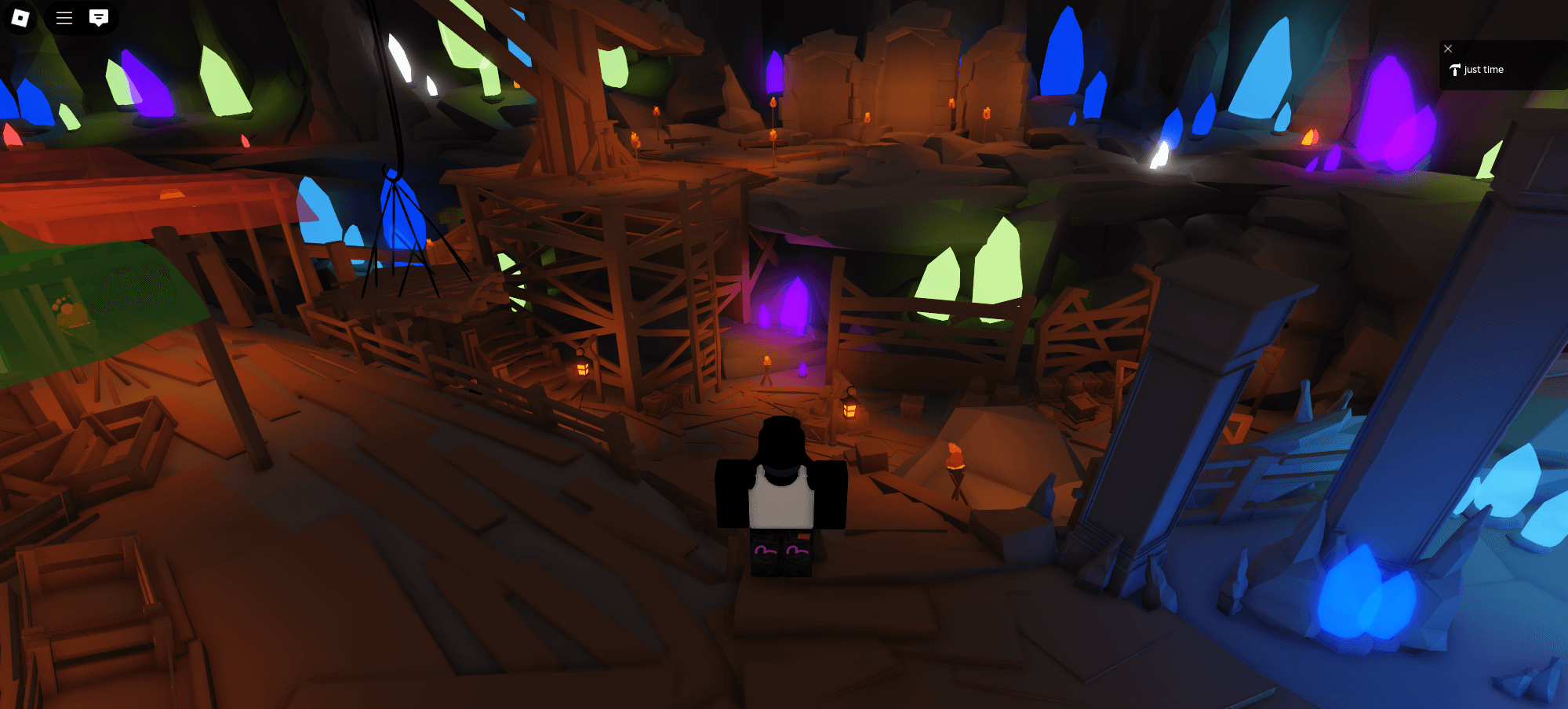The image size is (1568, 709).
Task: Click the 'just time' notification text
Action: click(1483, 69)
